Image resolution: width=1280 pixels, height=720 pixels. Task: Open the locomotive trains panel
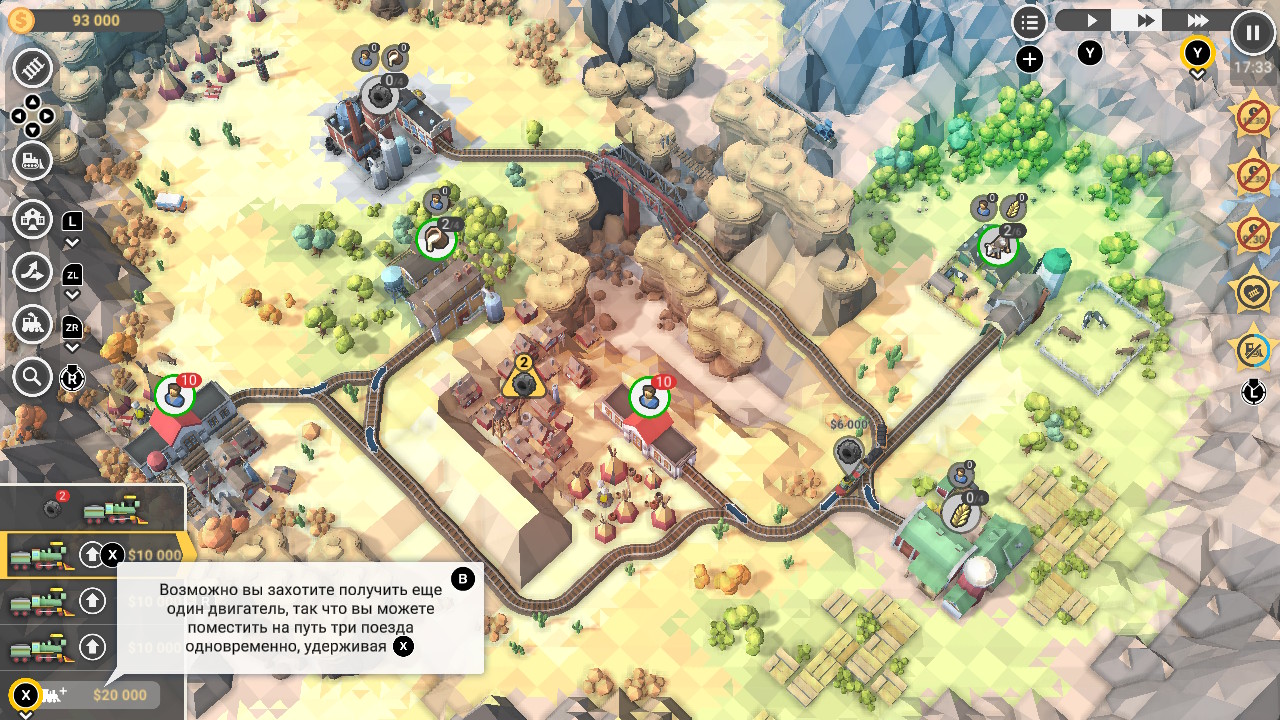coord(32,324)
